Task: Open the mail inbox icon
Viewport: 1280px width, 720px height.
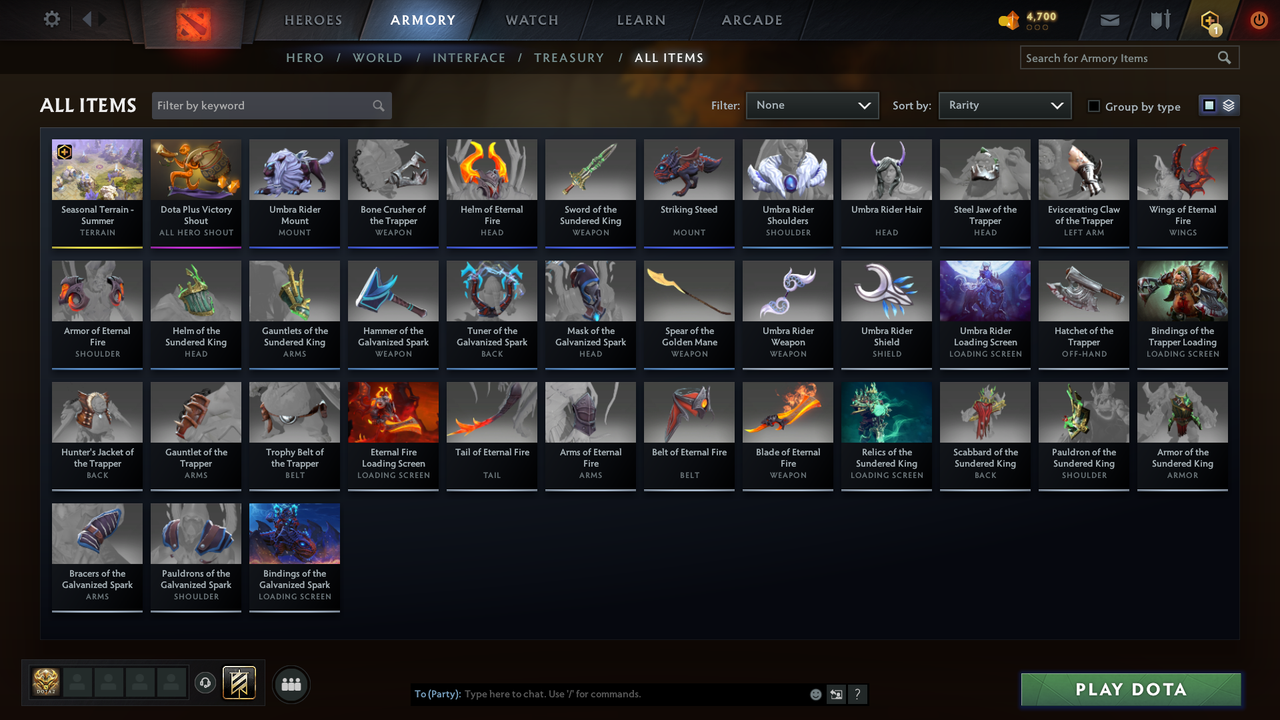Action: point(1110,20)
